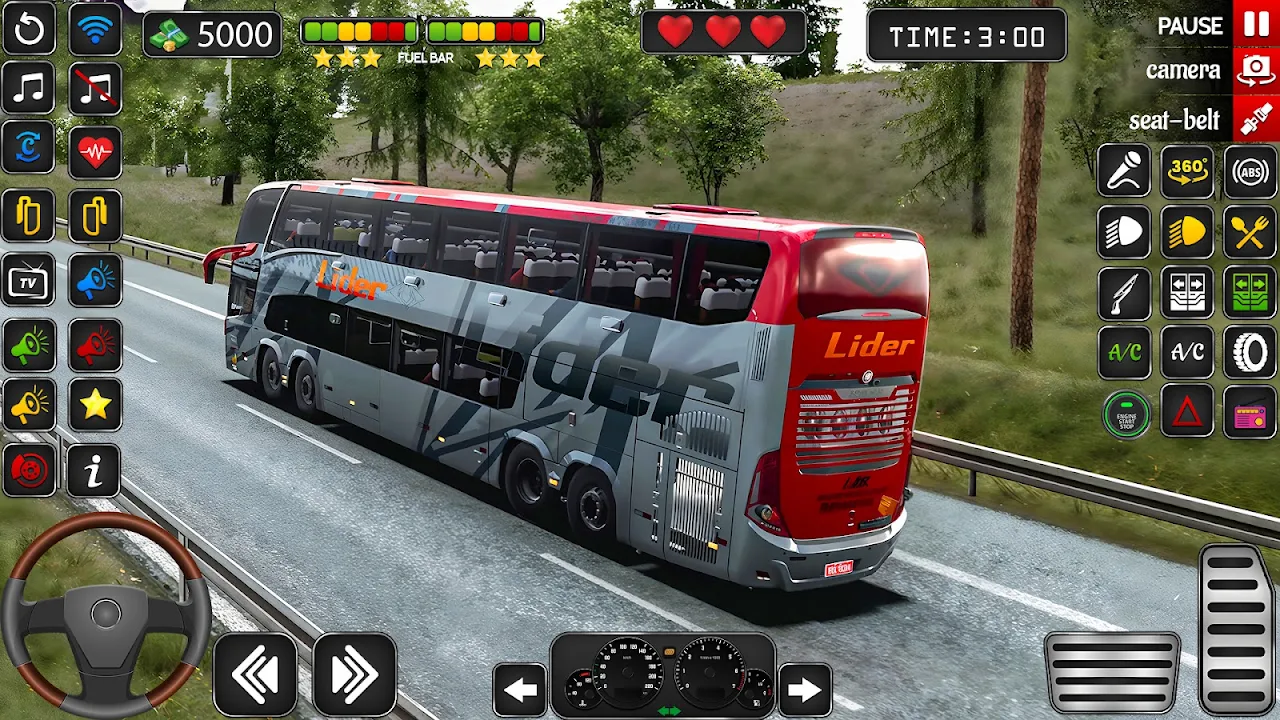Toggle the green A/C button

pyautogui.click(x=1125, y=352)
